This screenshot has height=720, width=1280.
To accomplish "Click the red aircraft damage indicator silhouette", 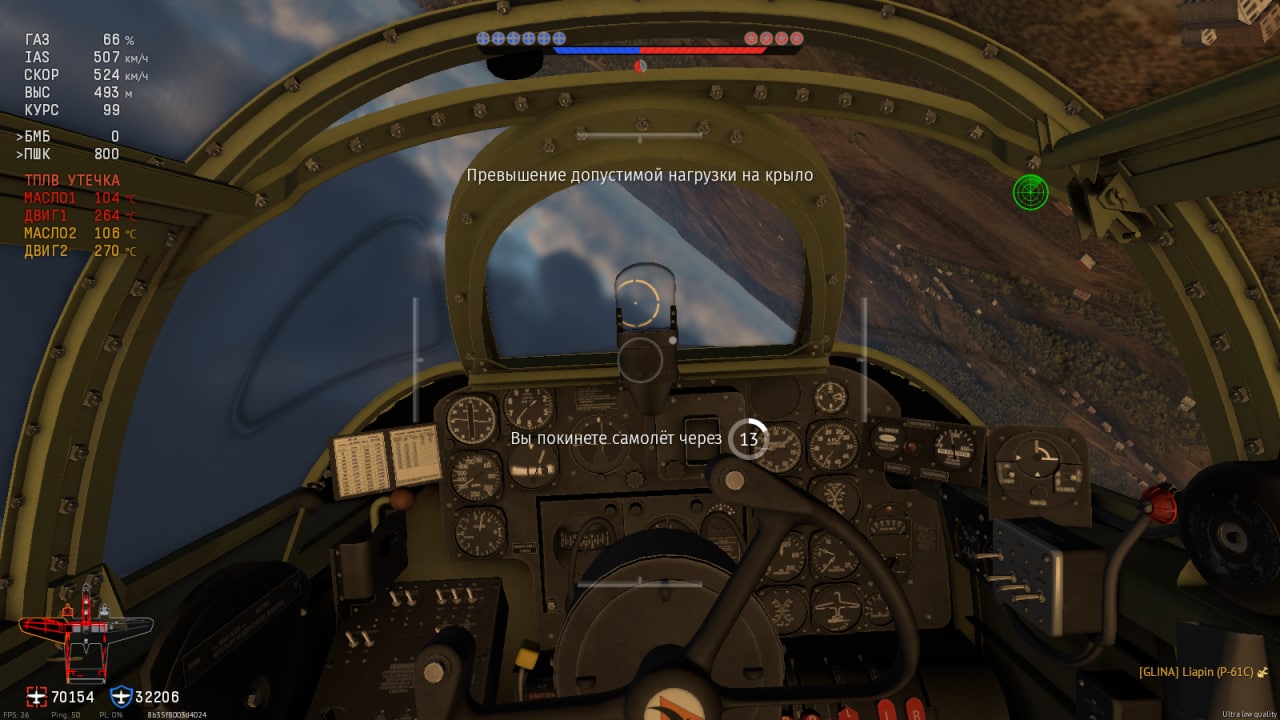I will click(x=85, y=636).
